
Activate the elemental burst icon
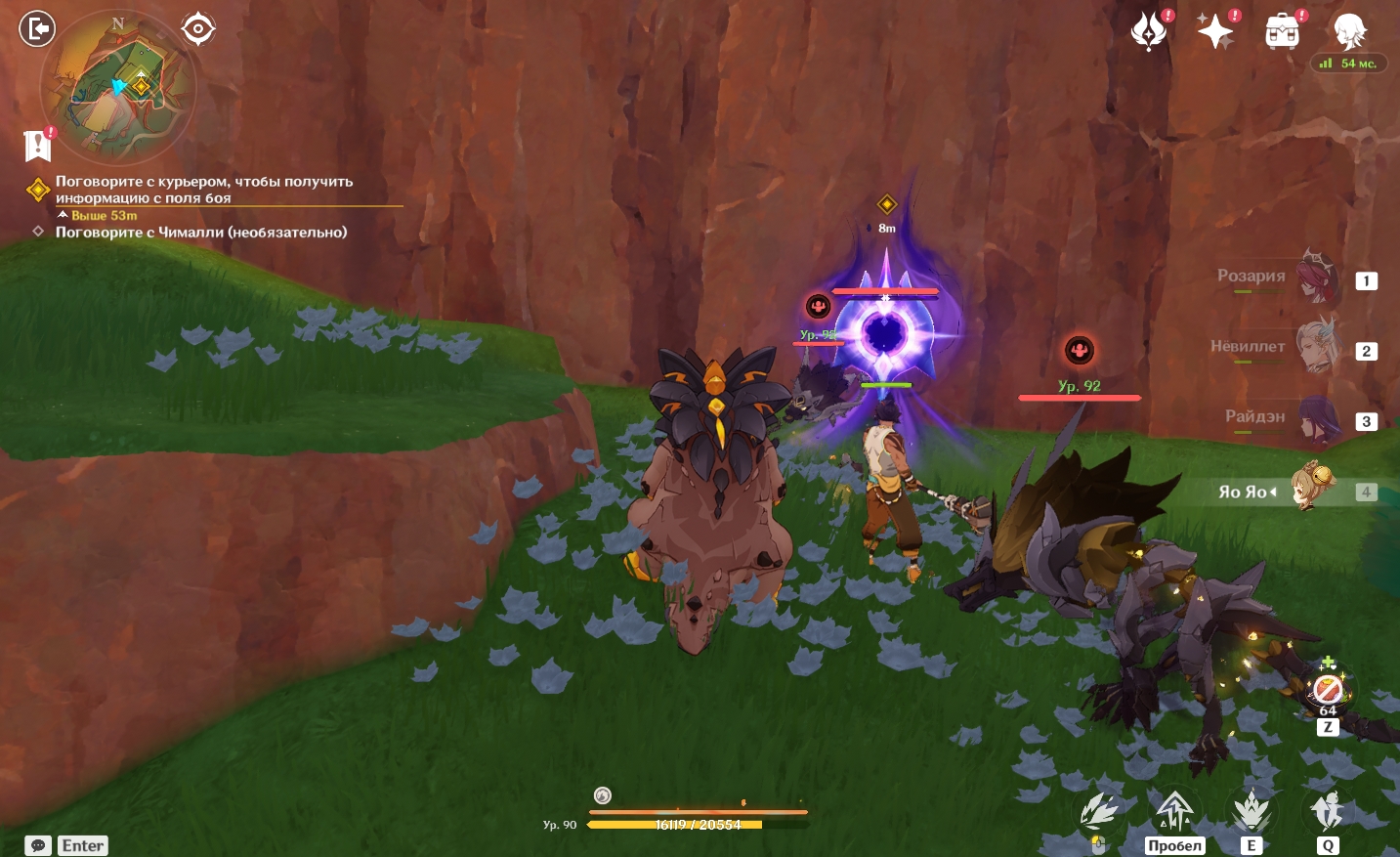pos(1327,811)
